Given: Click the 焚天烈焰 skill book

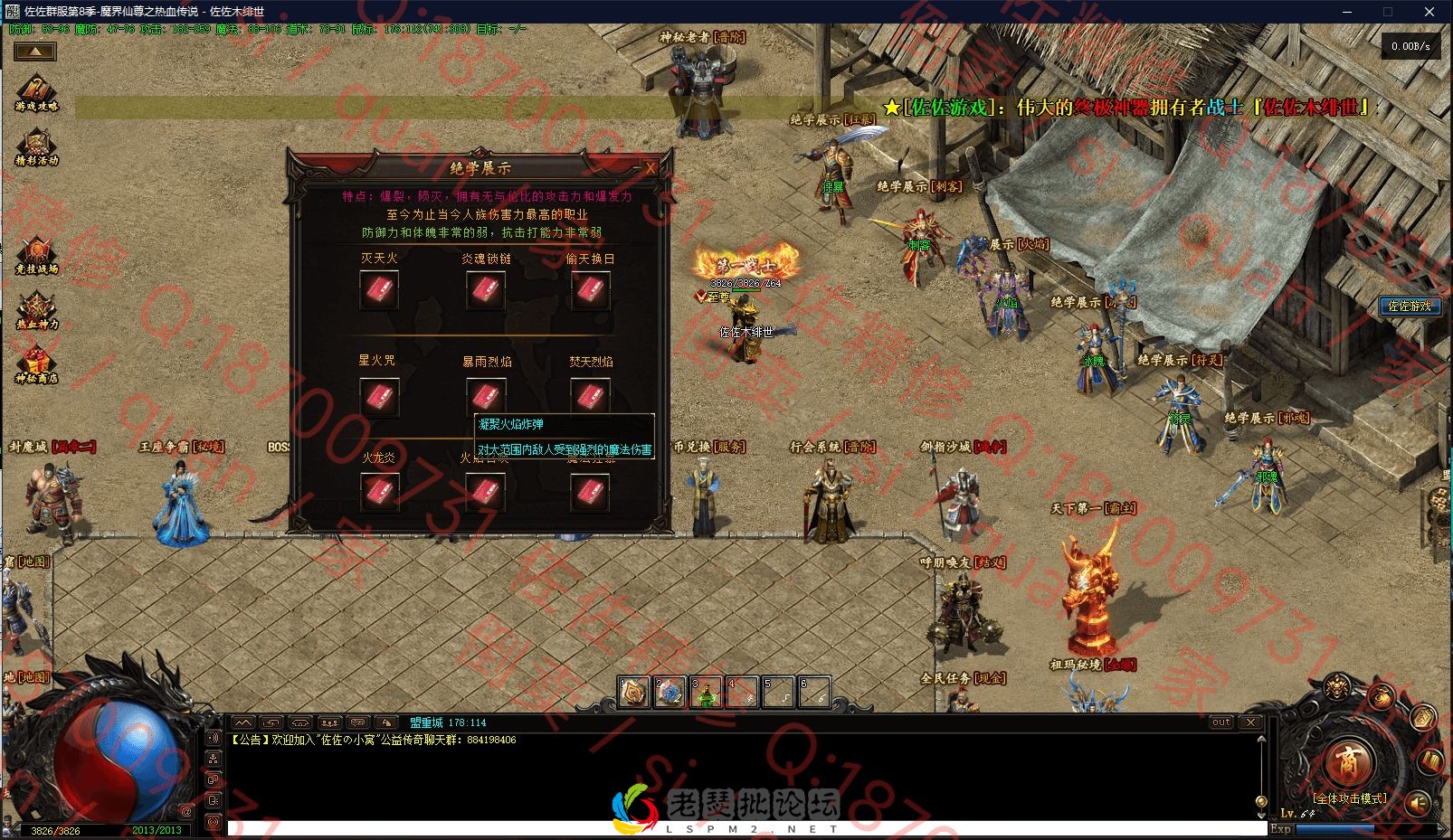Looking at the screenshot, I should 591,395.
